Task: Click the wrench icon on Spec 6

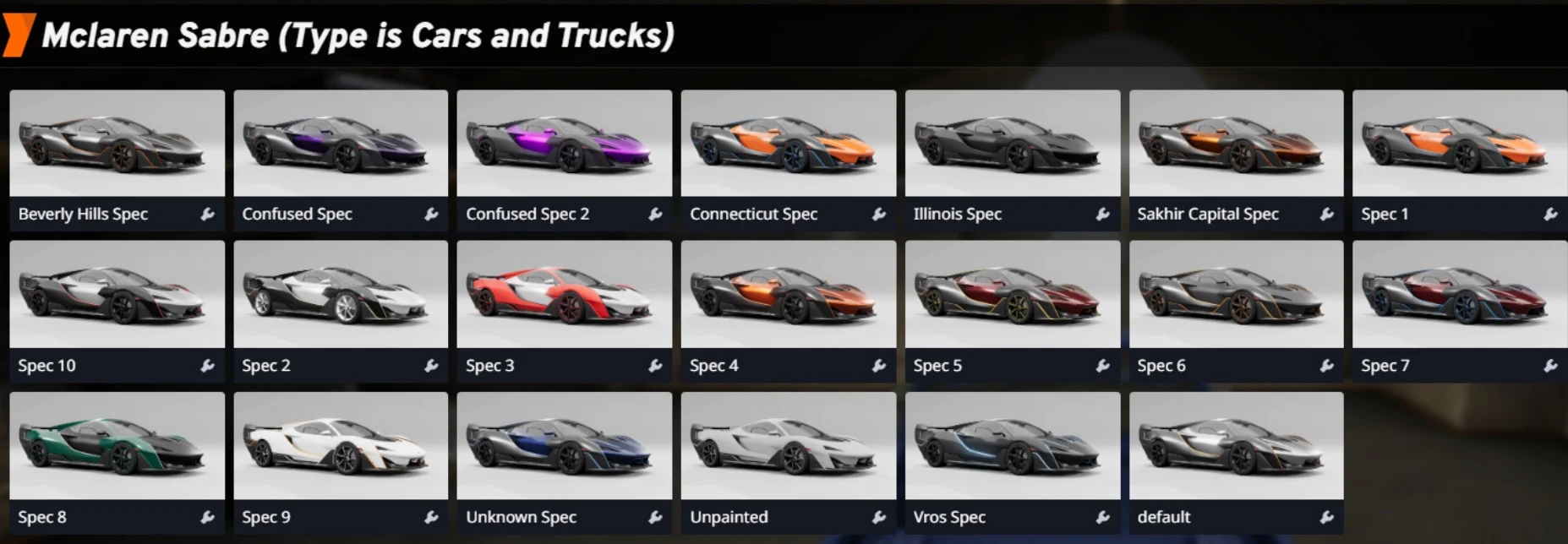Action: coord(1326,366)
